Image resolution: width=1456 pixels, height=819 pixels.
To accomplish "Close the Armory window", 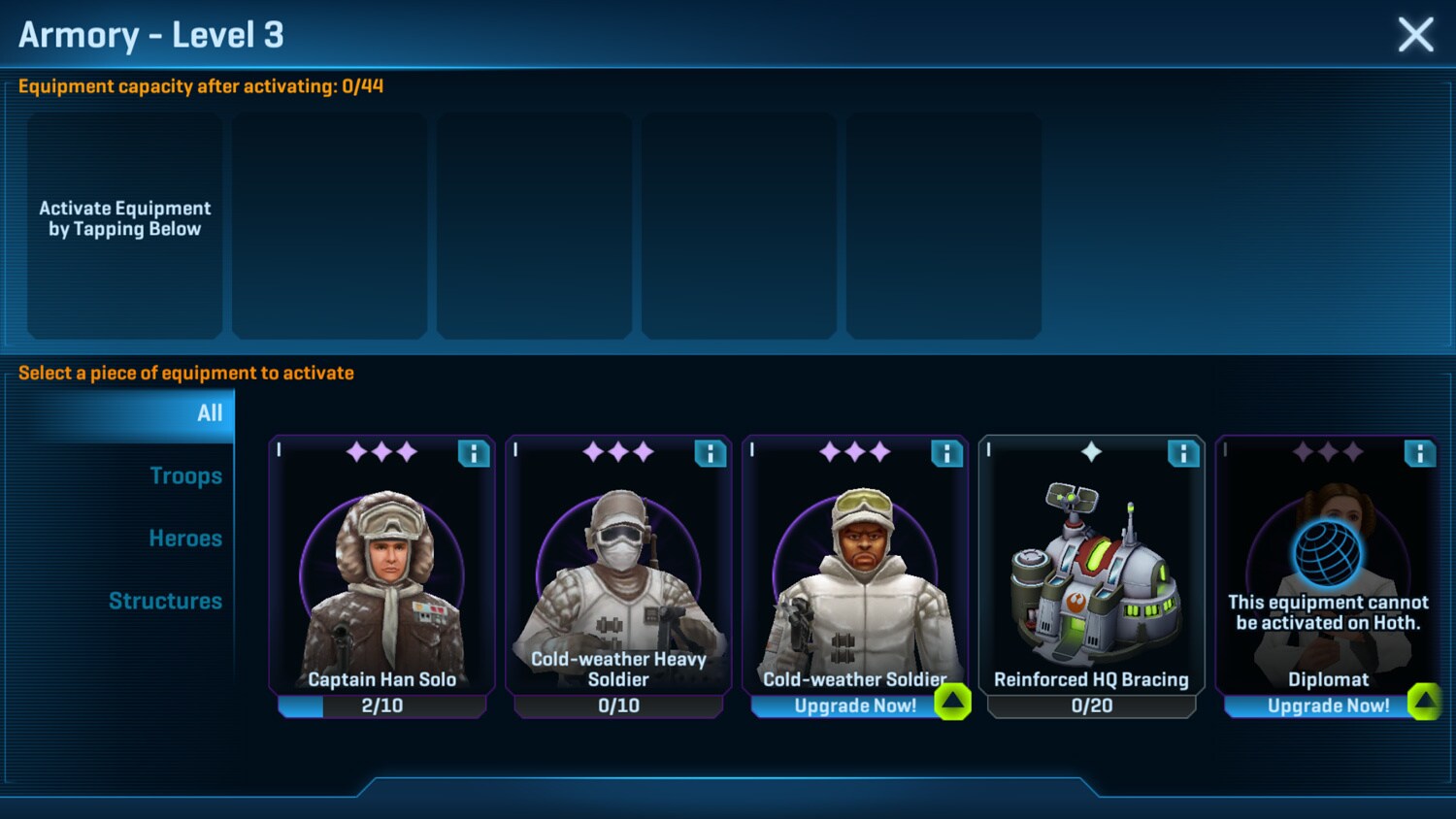I will [x=1415, y=35].
